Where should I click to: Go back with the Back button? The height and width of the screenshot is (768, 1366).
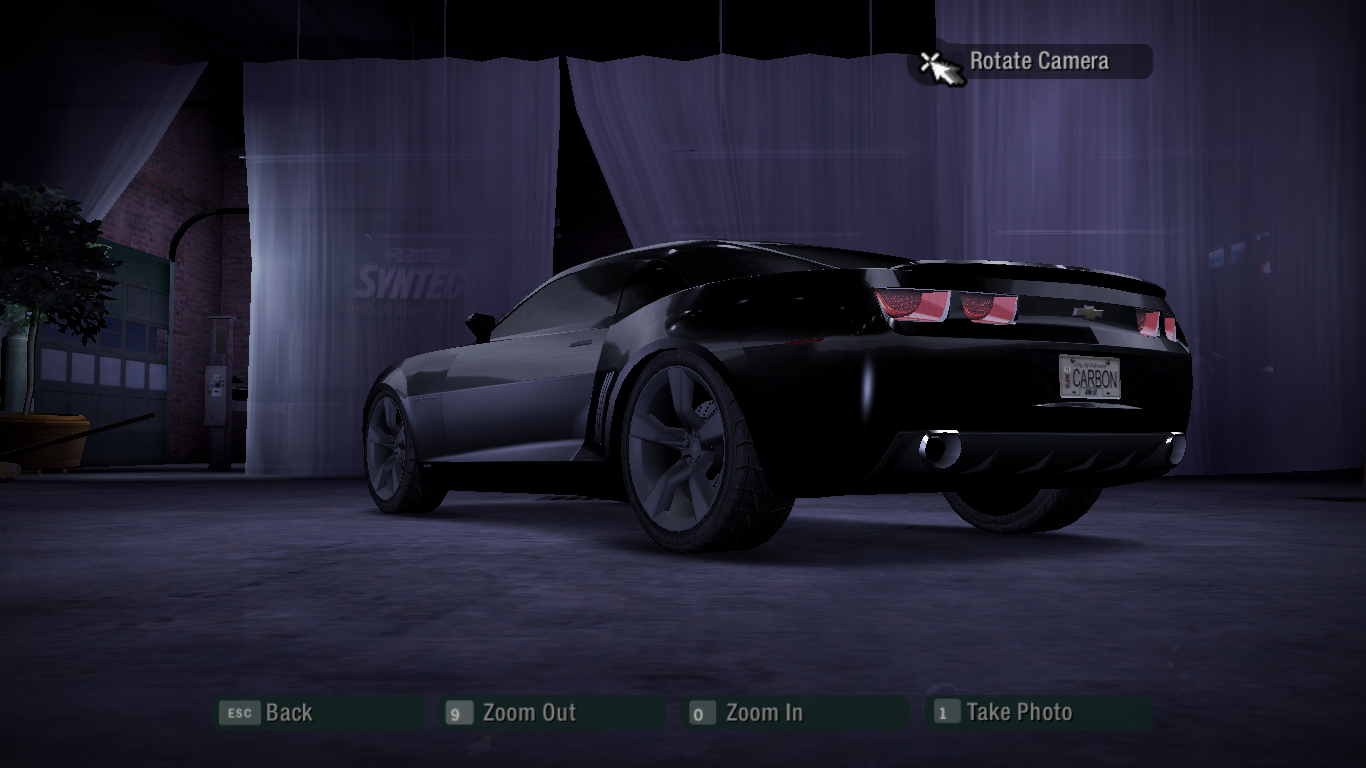(x=288, y=713)
